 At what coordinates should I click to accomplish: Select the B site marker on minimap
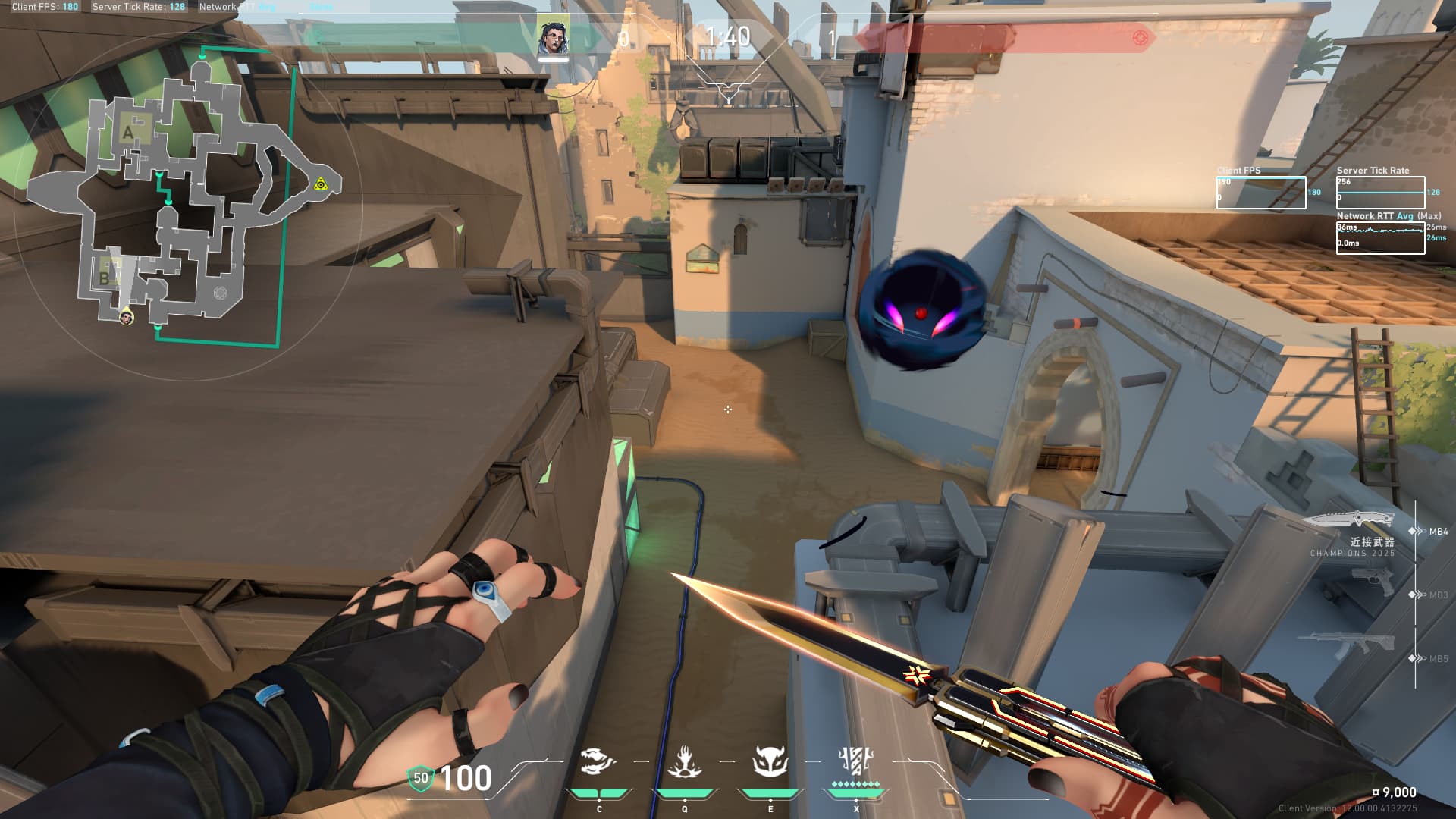click(x=105, y=278)
